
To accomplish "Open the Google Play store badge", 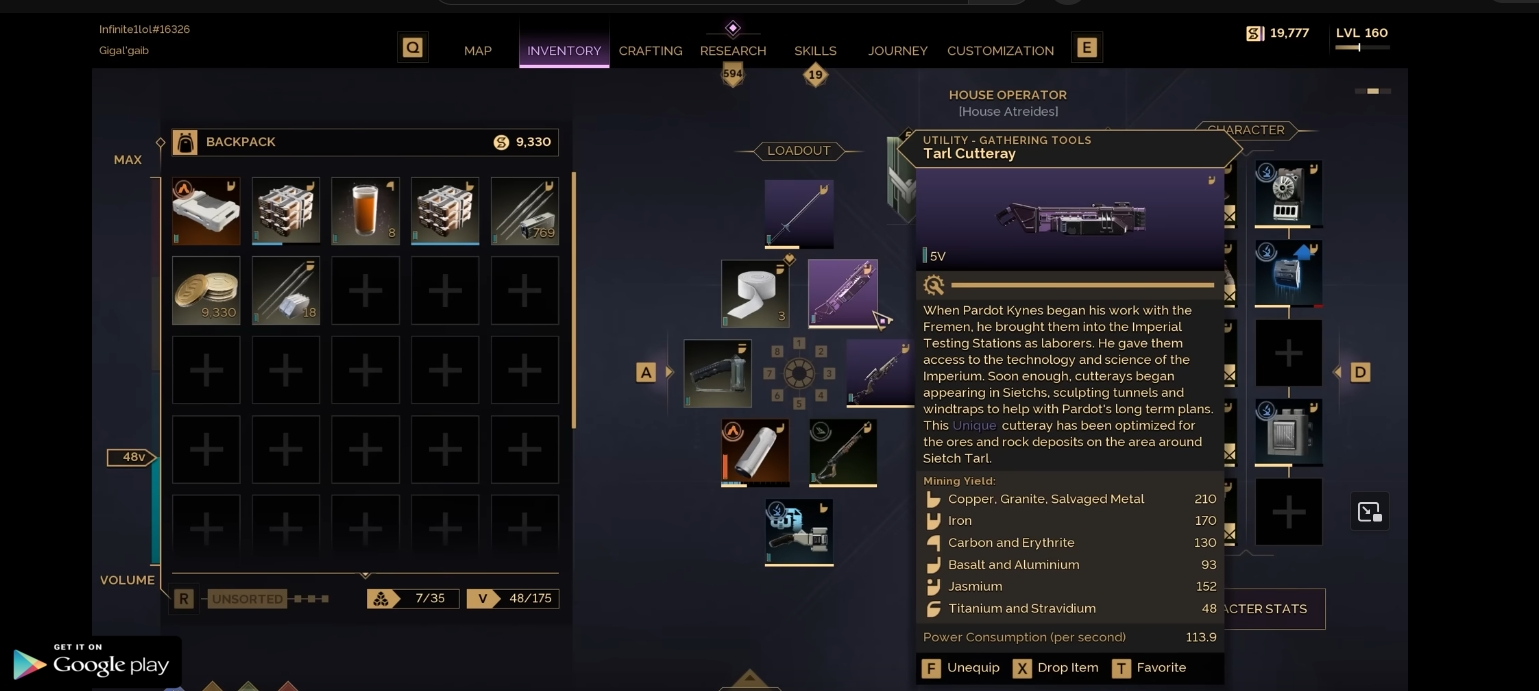I will pos(91,663).
